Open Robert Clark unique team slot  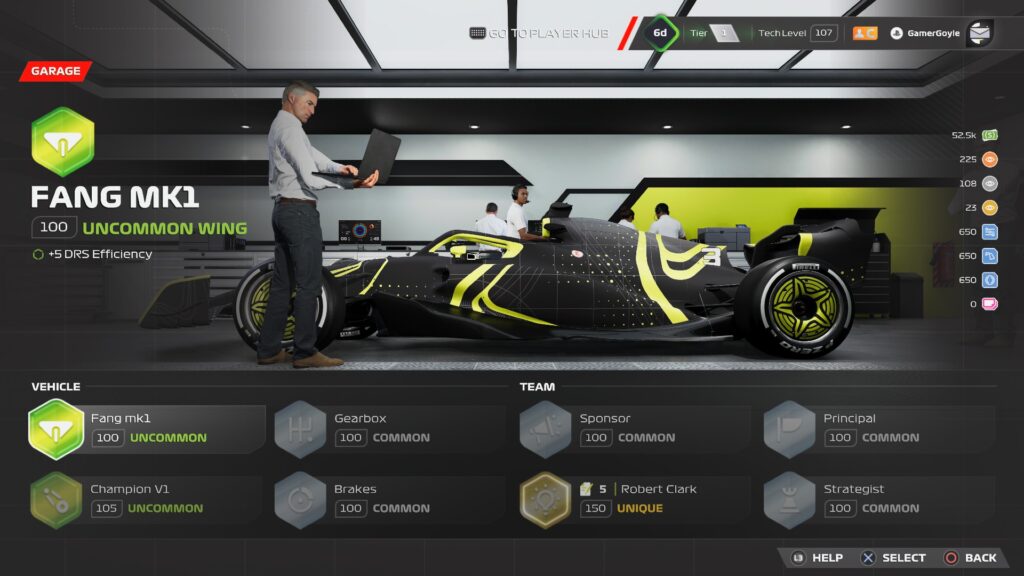tap(634, 500)
